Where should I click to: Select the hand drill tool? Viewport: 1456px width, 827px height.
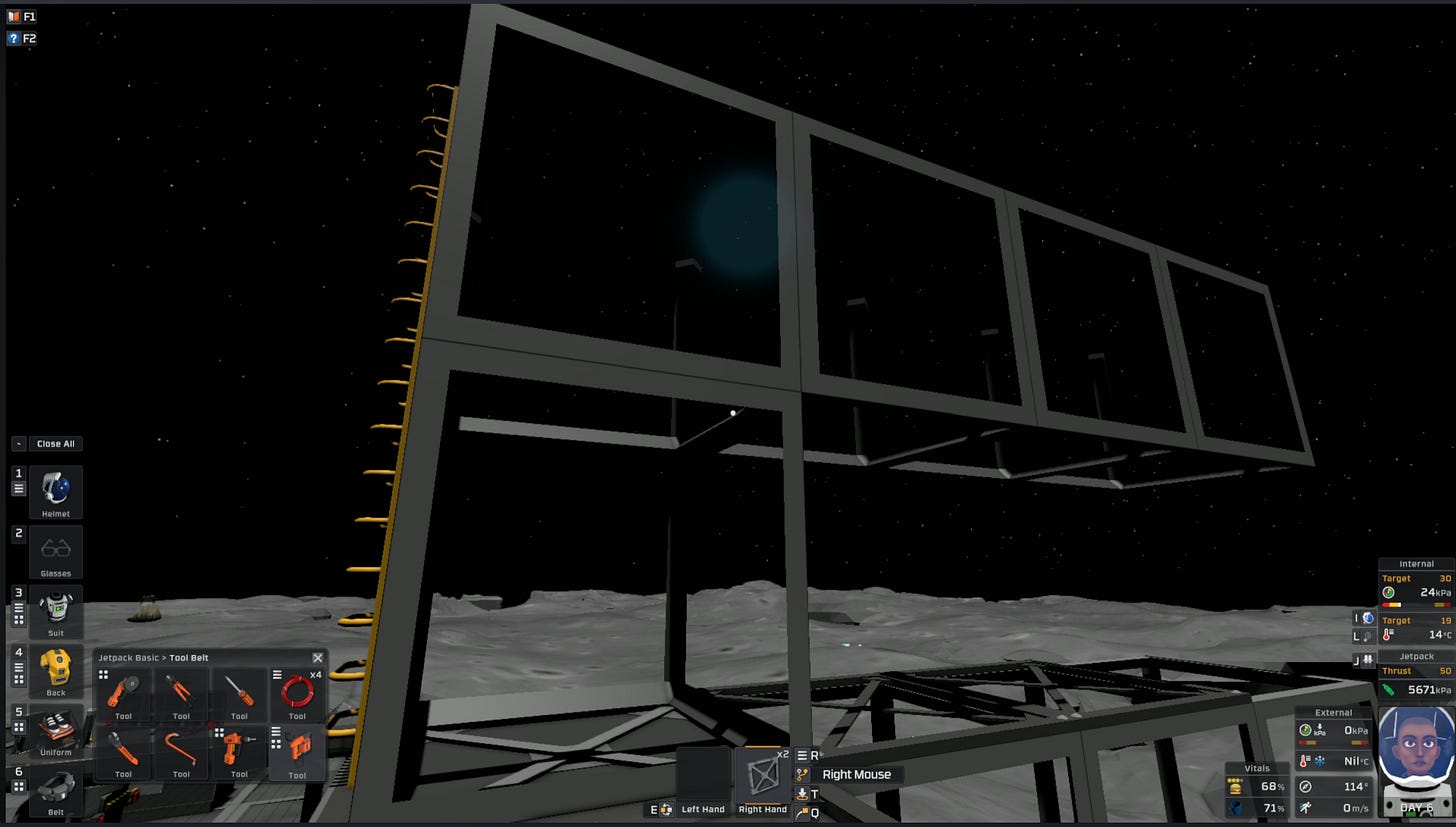pos(239,748)
